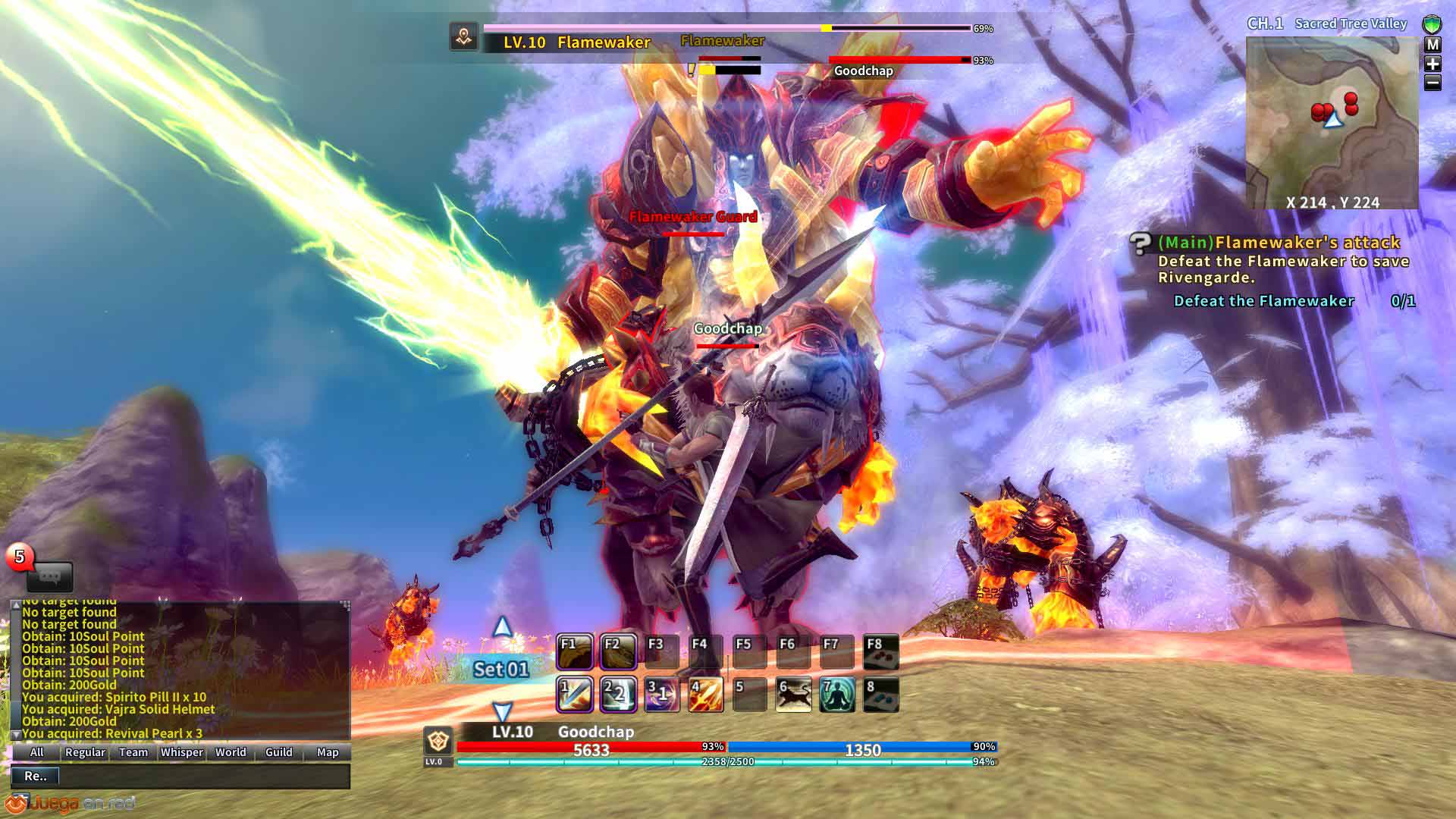This screenshot has height=819, width=1456.
Task: Open the chat bubble with 5 notifications
Action: (x=49, y=576)
